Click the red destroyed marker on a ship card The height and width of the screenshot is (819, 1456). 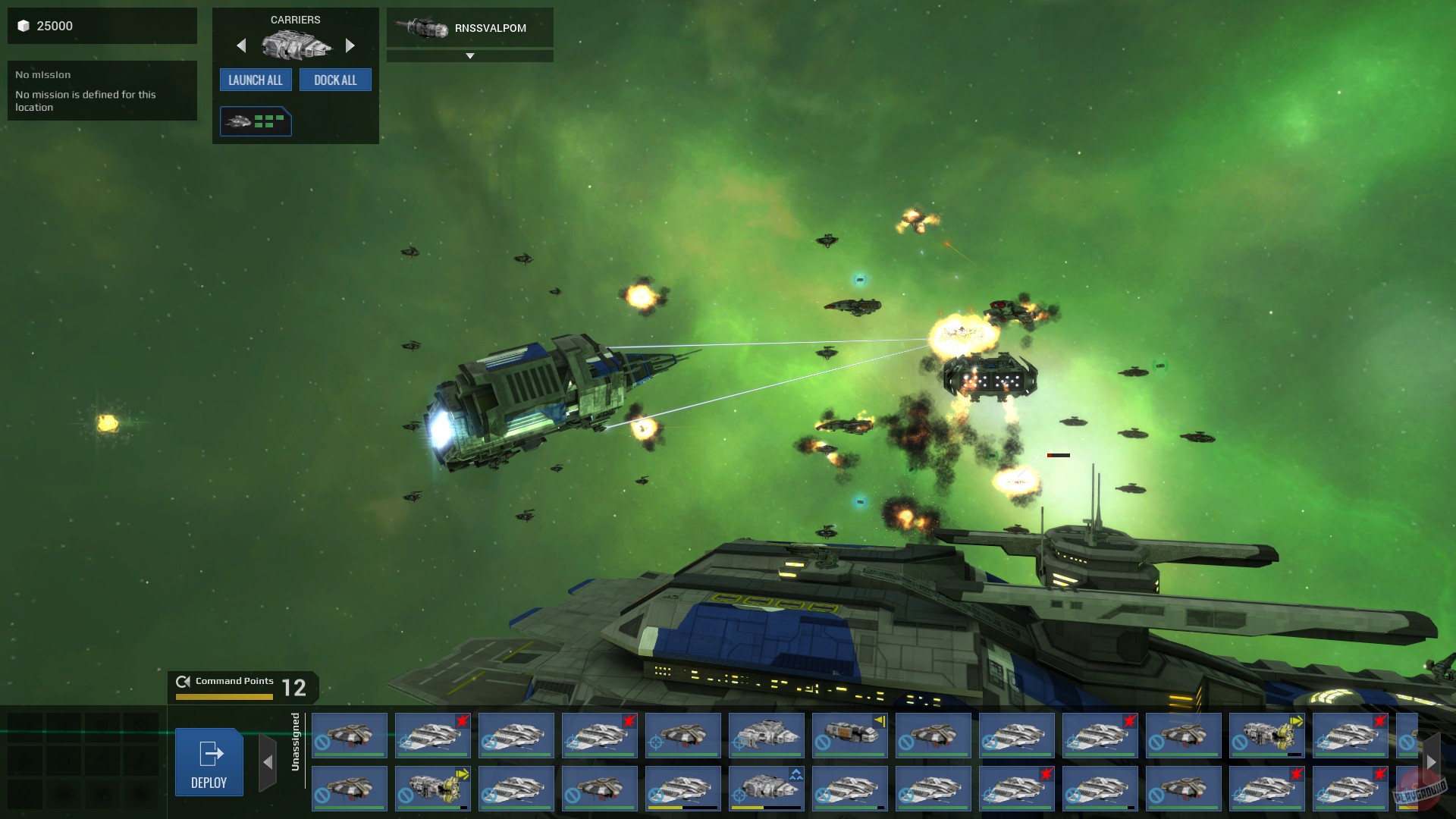(462, 720)
